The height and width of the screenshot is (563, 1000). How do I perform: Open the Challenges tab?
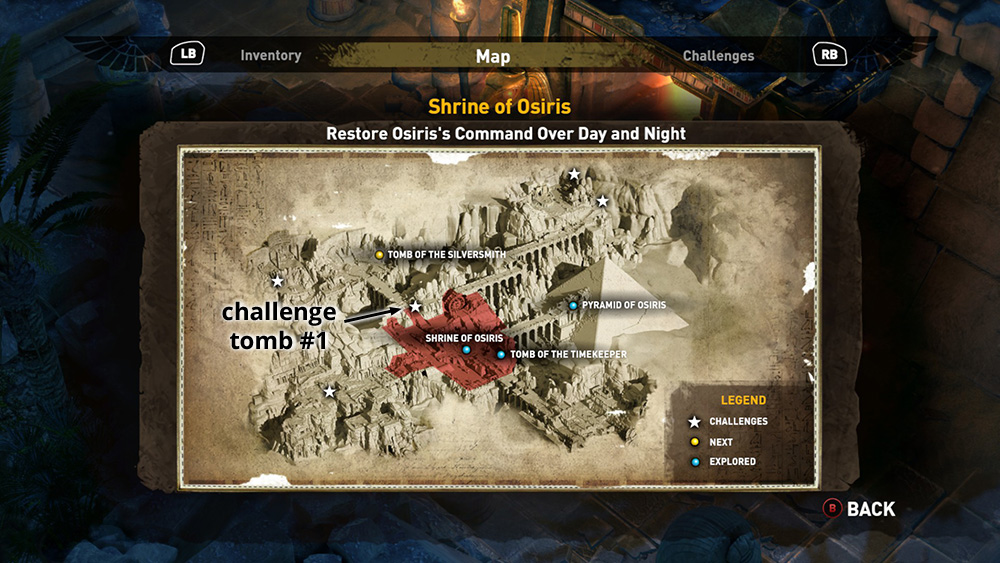[x=718, y=56]
